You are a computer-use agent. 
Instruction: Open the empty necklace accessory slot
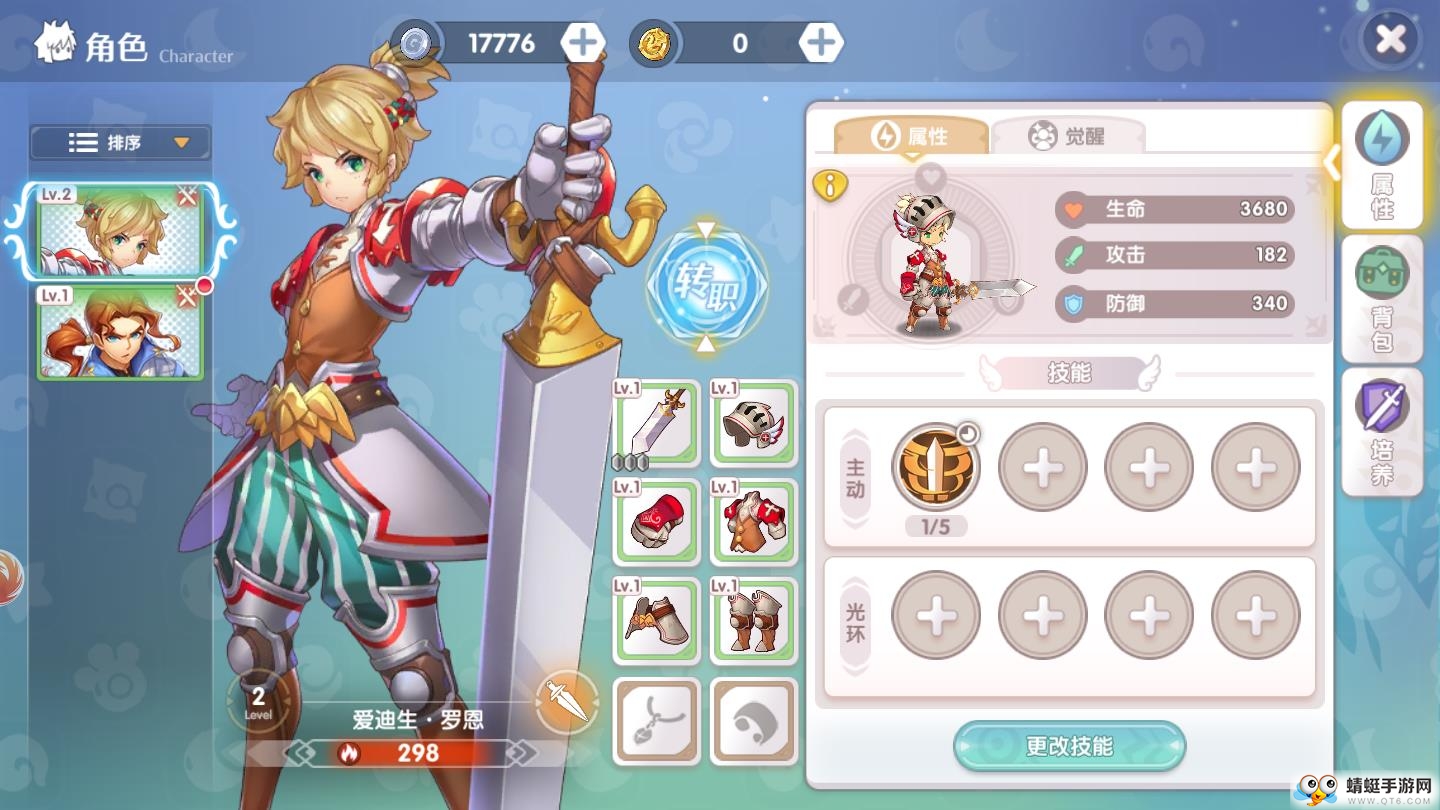[x=656, y=720]
